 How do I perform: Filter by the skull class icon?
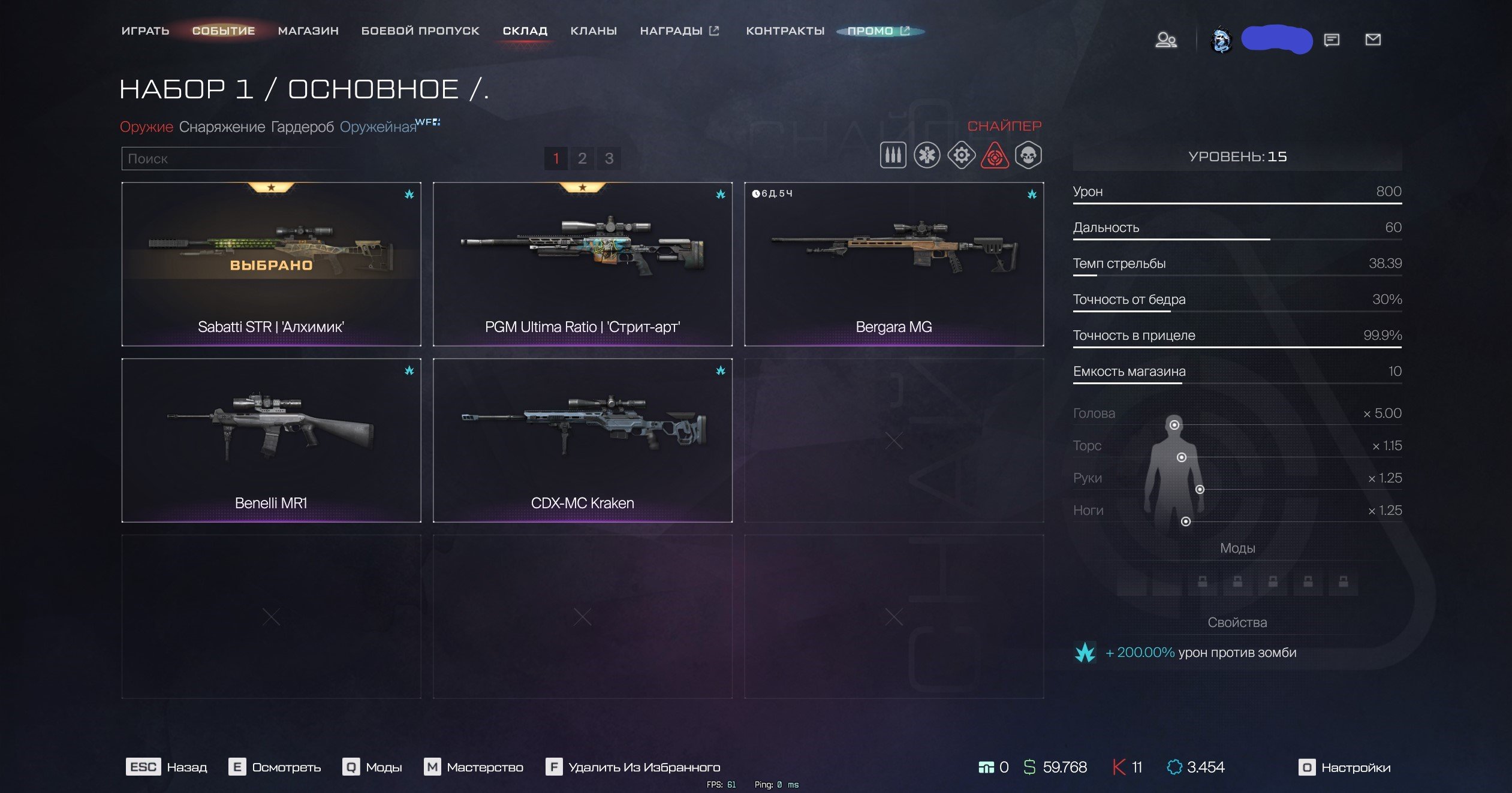tap(1028, 156)
